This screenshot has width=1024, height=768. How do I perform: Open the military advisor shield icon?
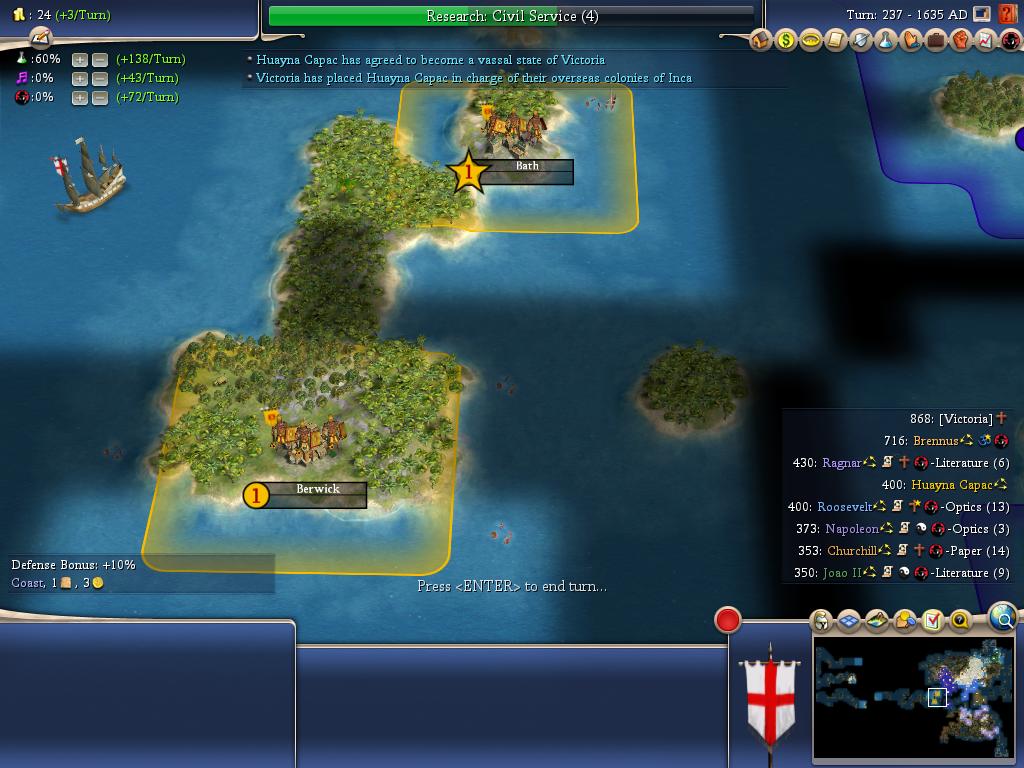coord(861,41)
